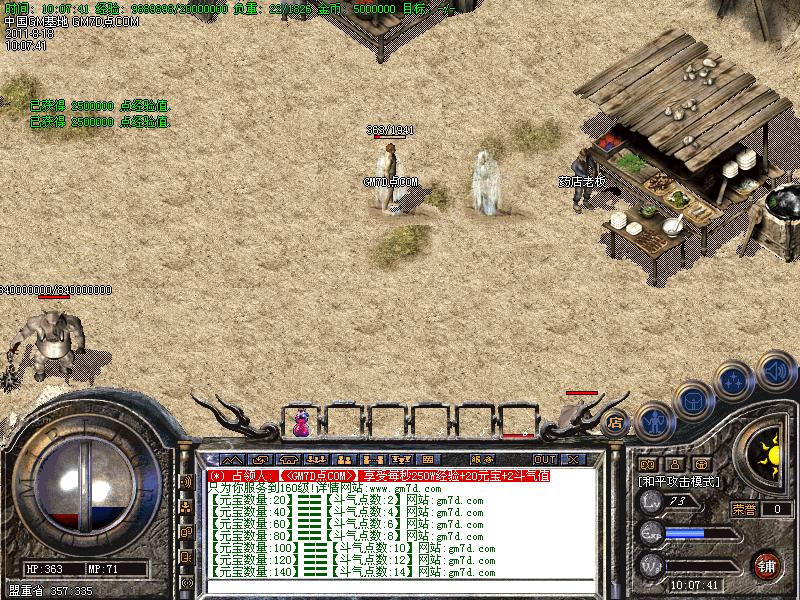
Task: Select the pink potion gourd belt slot
Action: 300,424
